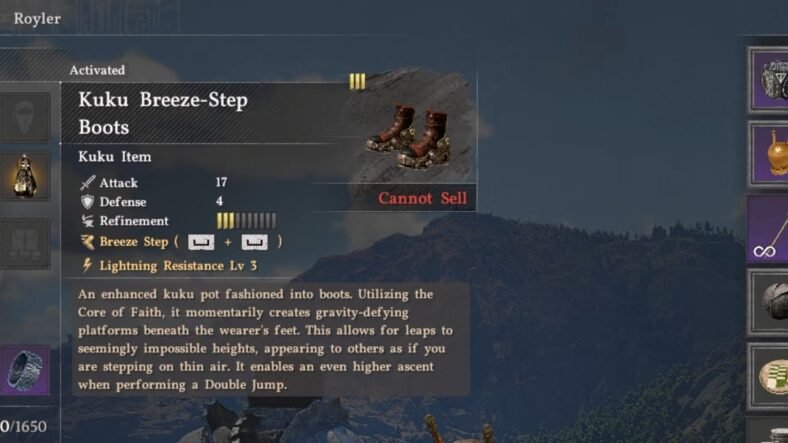Select the golden armor equipment slot
The height and width of the screenshot is (443, 788).
[x=24, y=176]
